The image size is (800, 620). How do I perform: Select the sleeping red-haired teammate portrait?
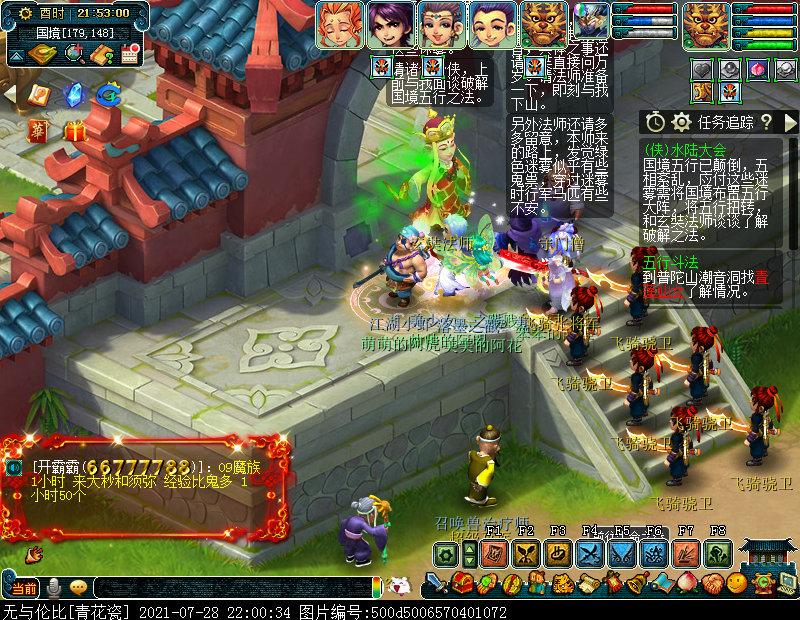click(x=339, y=25)
